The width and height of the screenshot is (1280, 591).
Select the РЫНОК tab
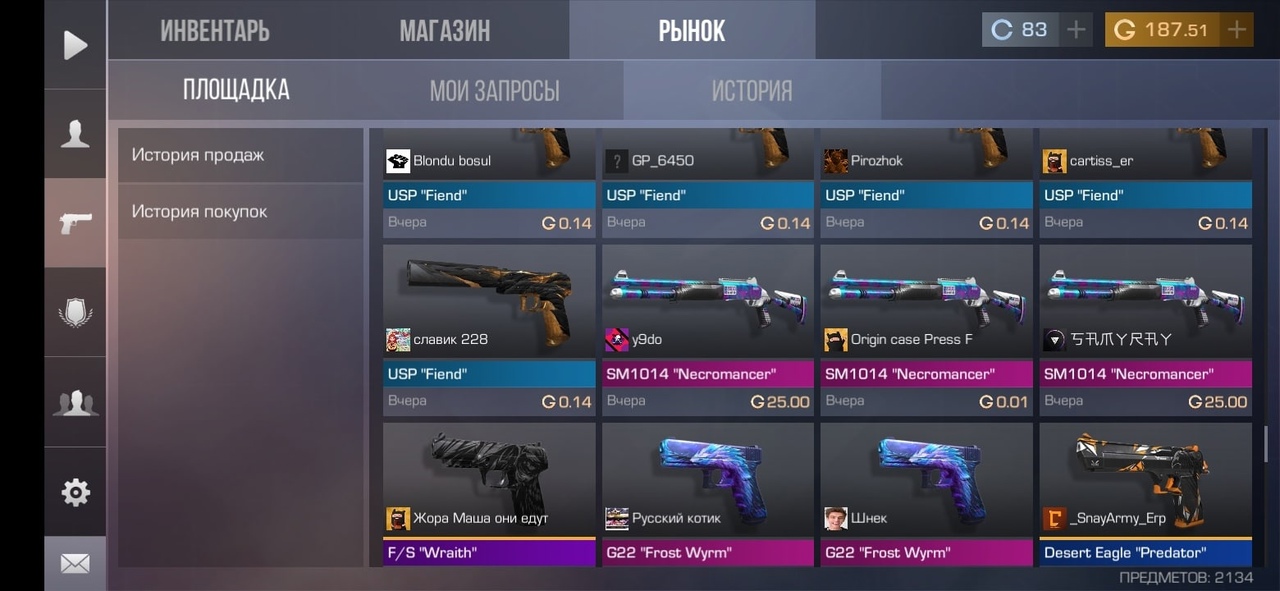[691, 31]
